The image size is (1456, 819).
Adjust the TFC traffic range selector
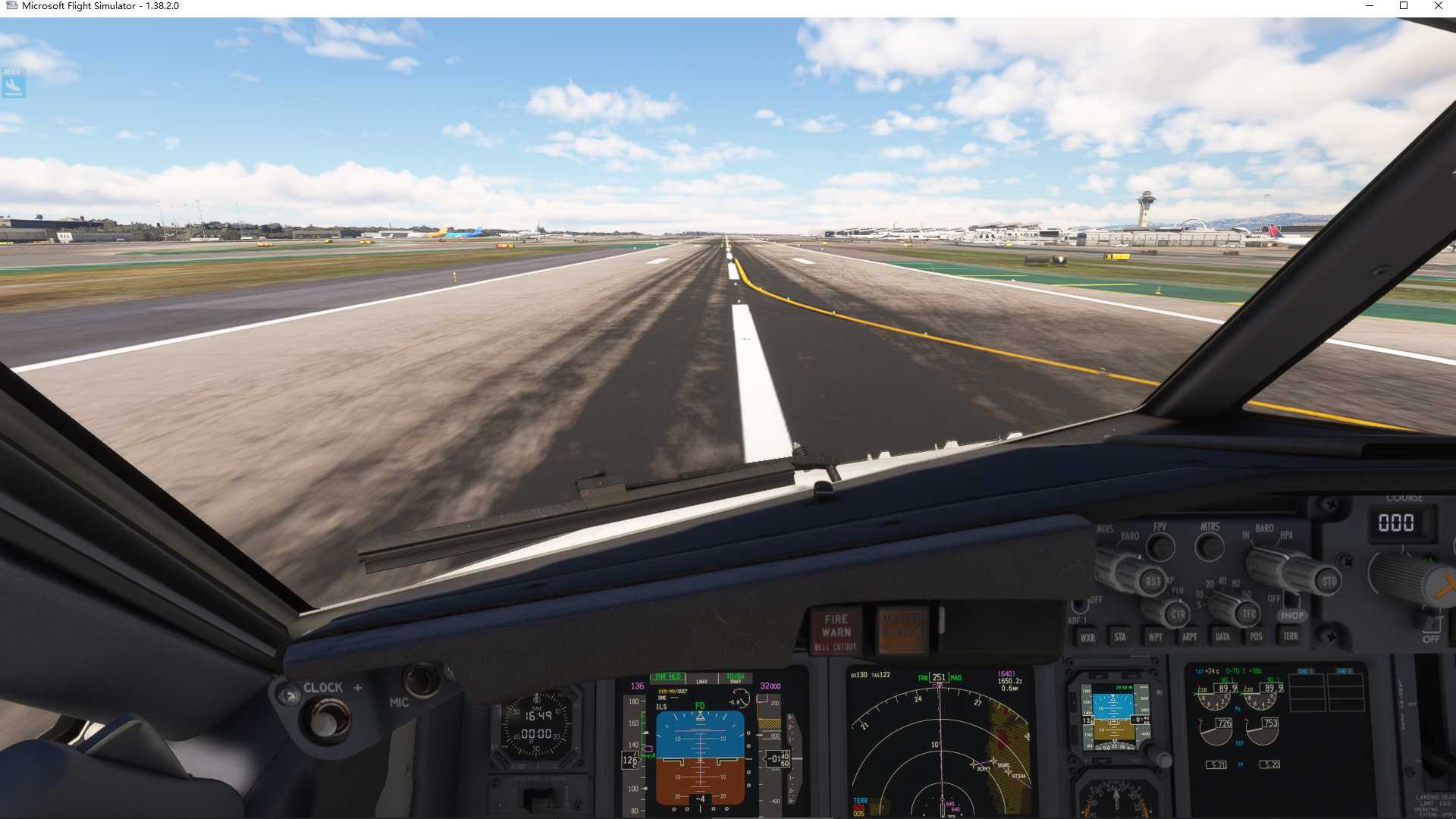pos(1248,613)
